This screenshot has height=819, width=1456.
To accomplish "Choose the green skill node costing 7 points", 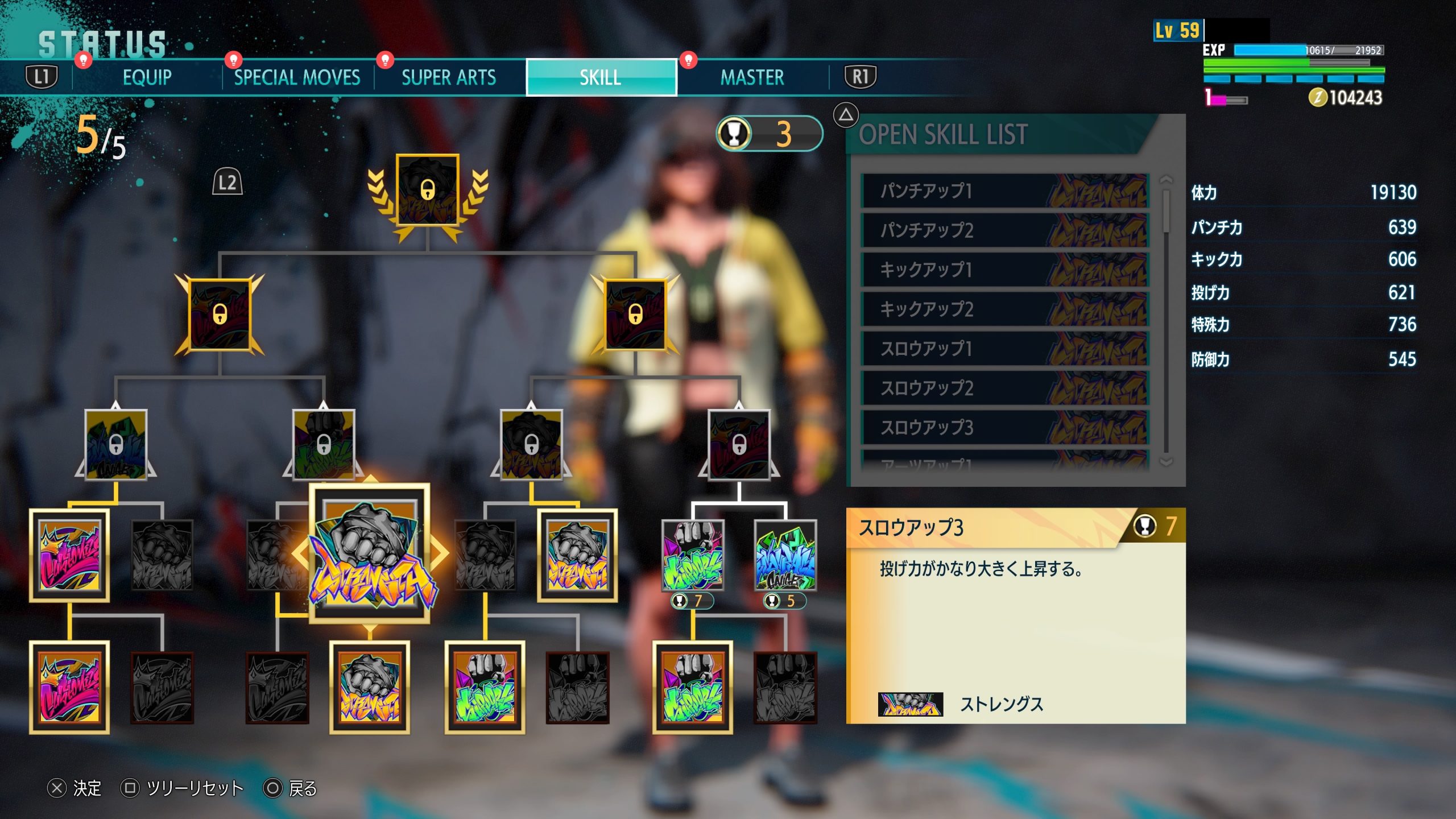I will 692,555.
